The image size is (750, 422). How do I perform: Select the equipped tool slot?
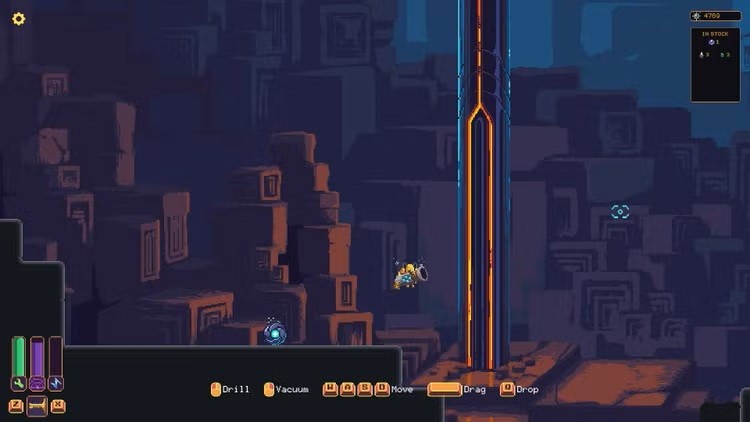[37, 406]
